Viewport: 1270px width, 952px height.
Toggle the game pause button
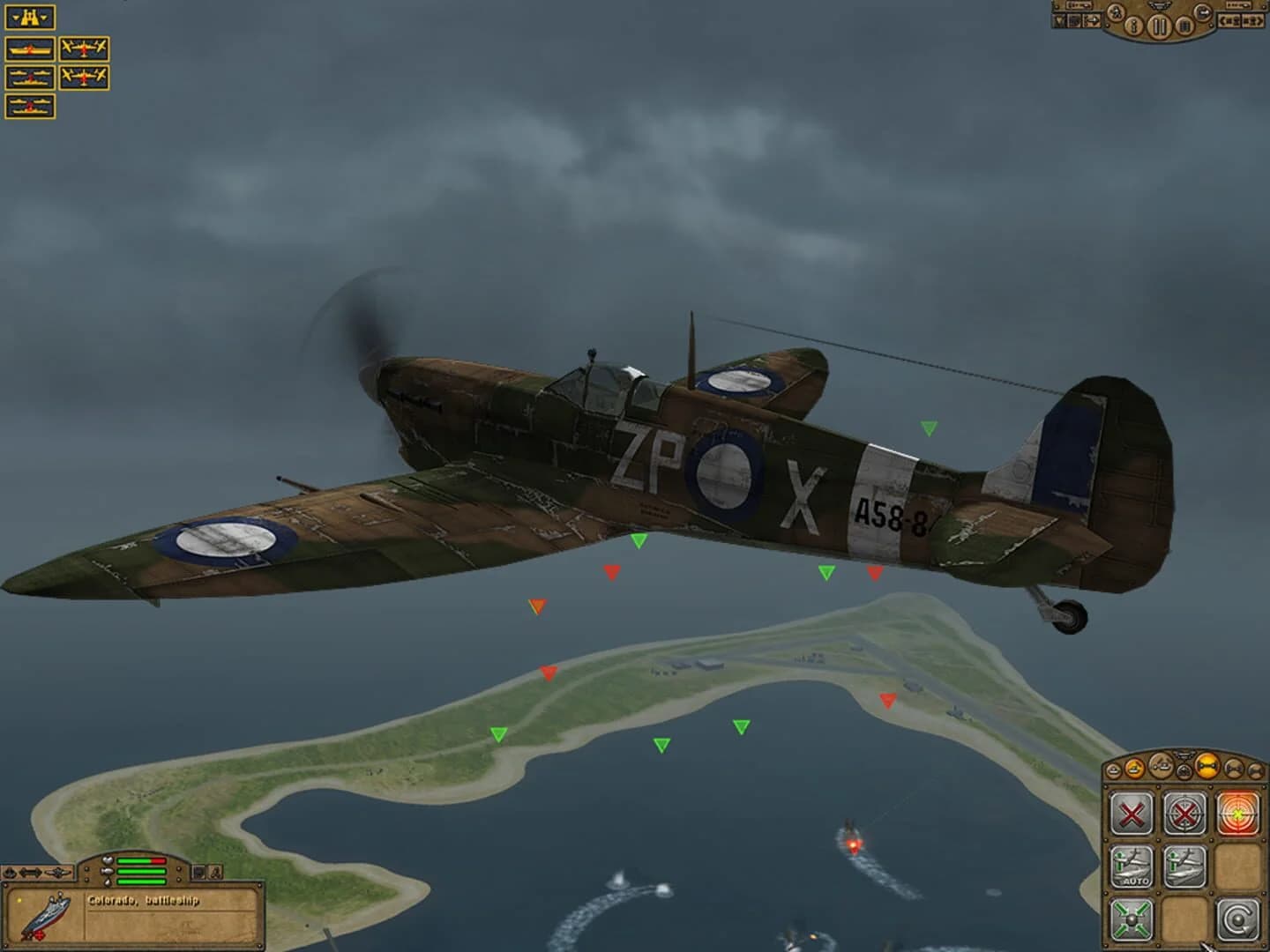pyautogui.click(x=1159, y=26)
